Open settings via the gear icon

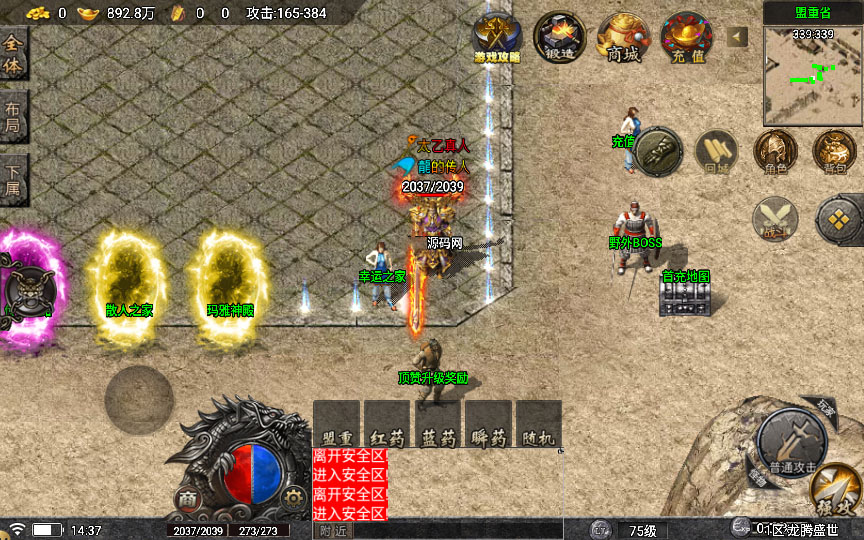(x=292, y=497)
